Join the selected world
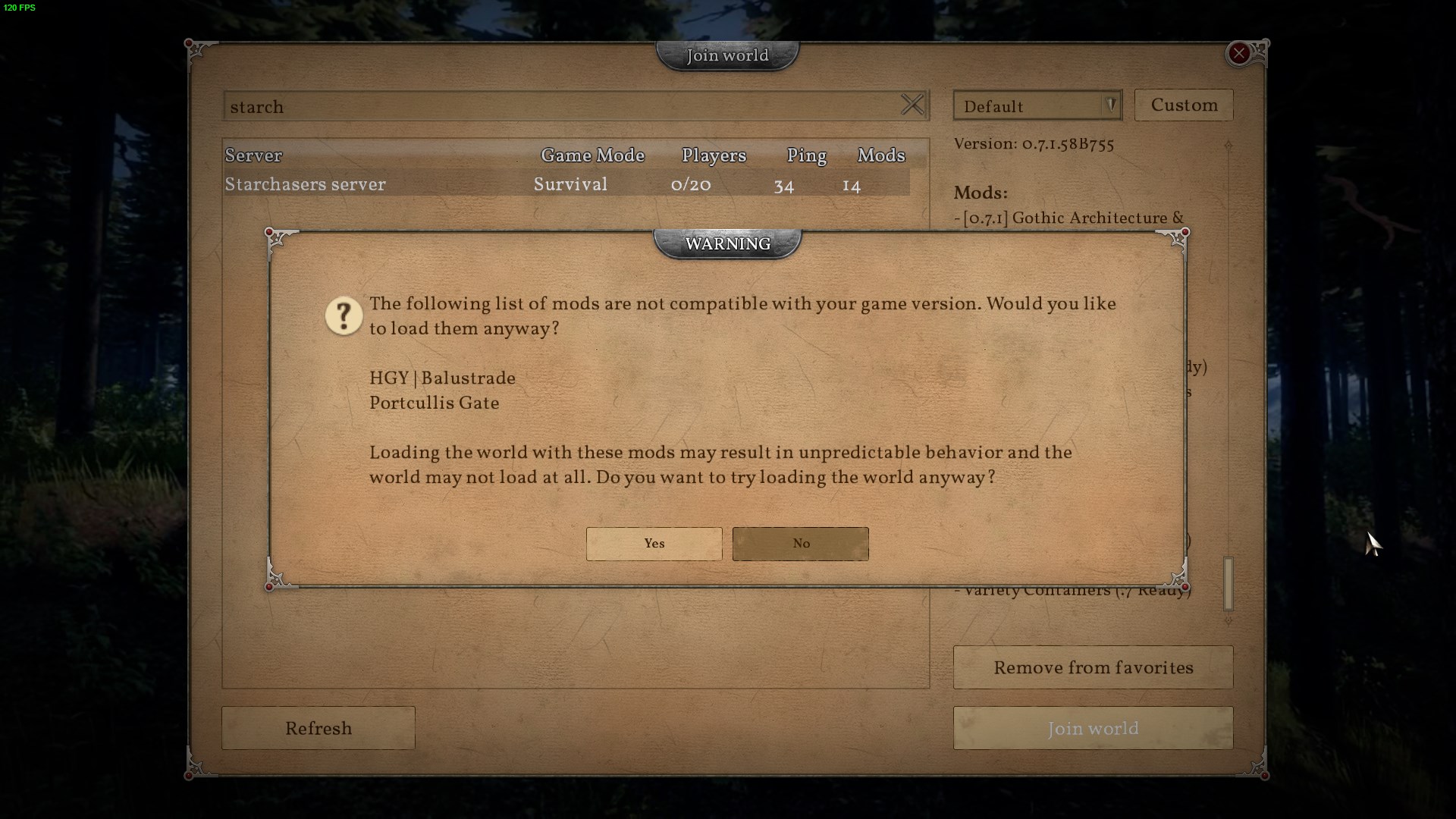The height and width of the screenshot is (819, 1456). (x=1093, y=728)
